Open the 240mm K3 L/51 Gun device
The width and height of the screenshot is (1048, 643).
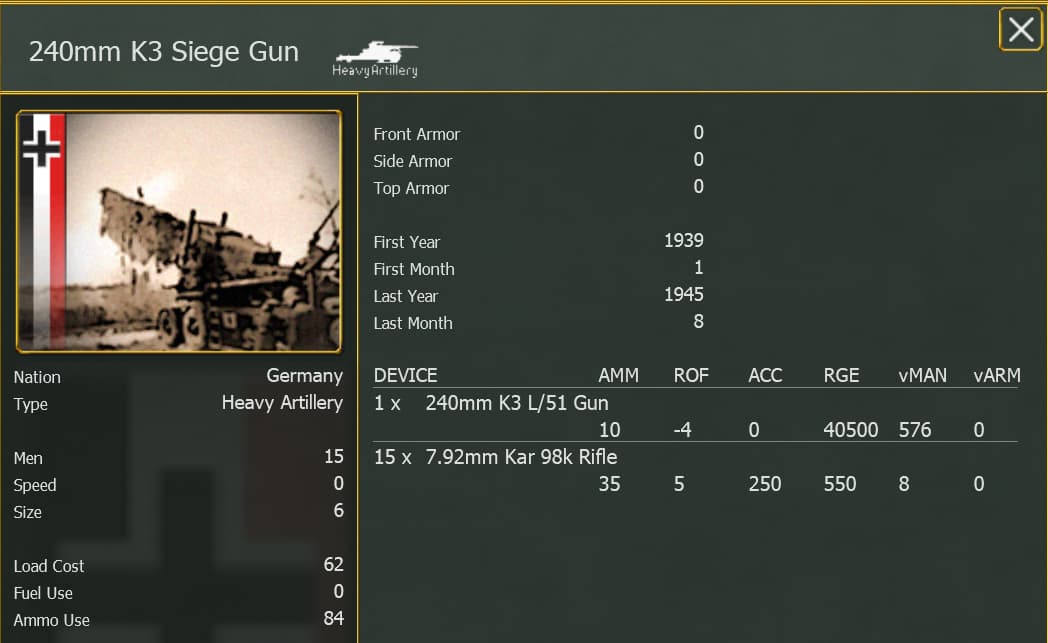click(516, 404)
